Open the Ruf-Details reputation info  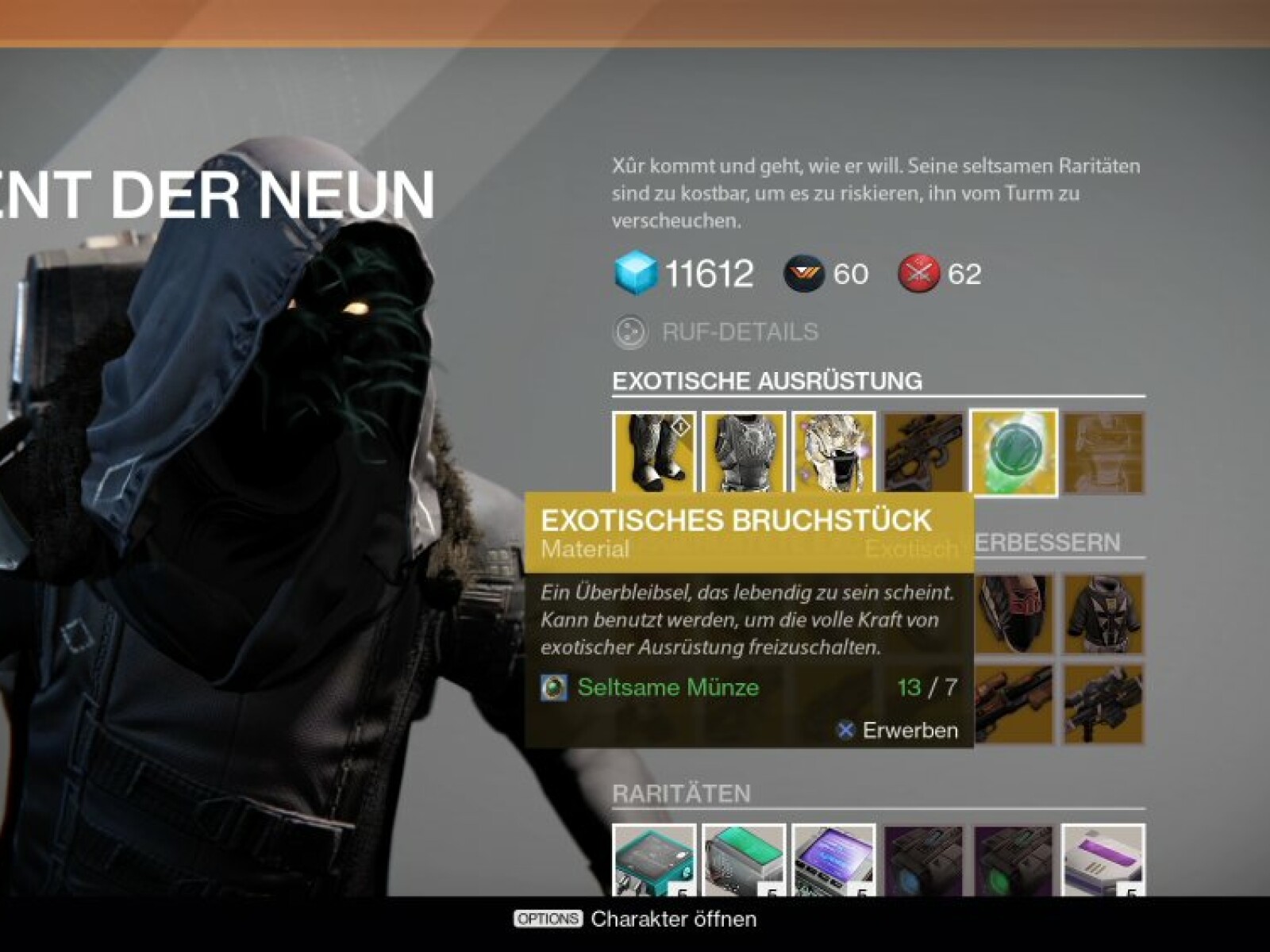point(717,332)
